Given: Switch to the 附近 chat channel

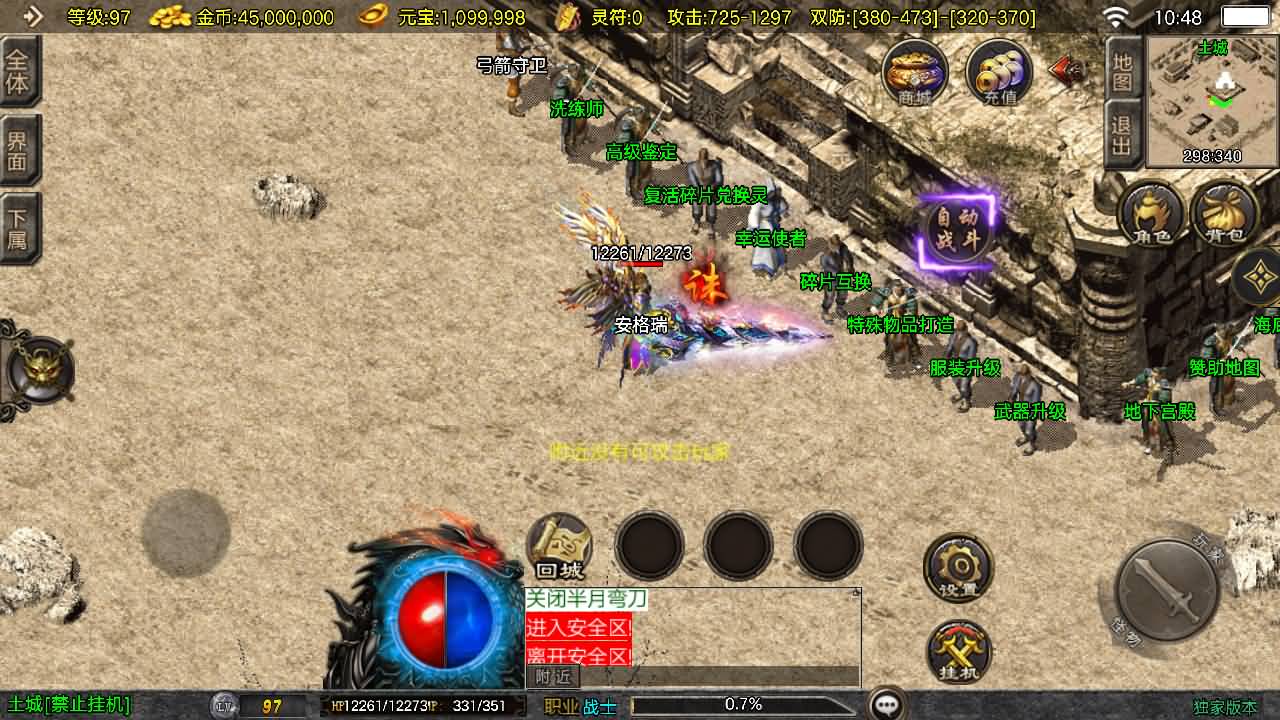Looking at the screenshot, I should (x=553, y=677).
